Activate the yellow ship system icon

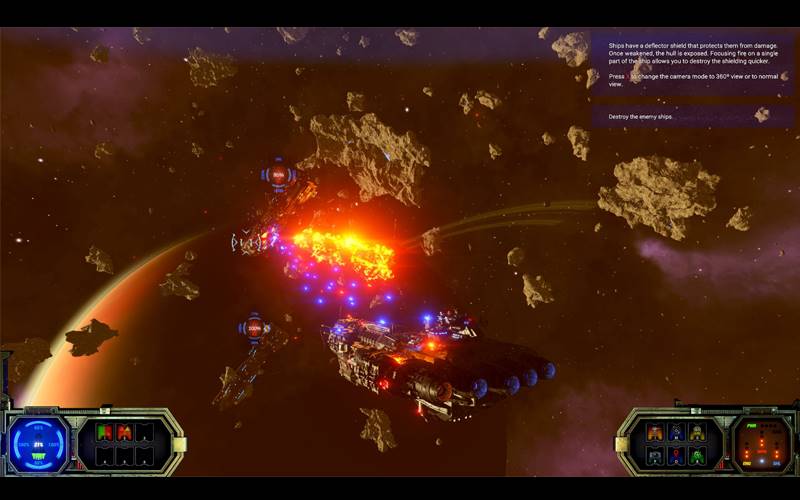[697, 432]
